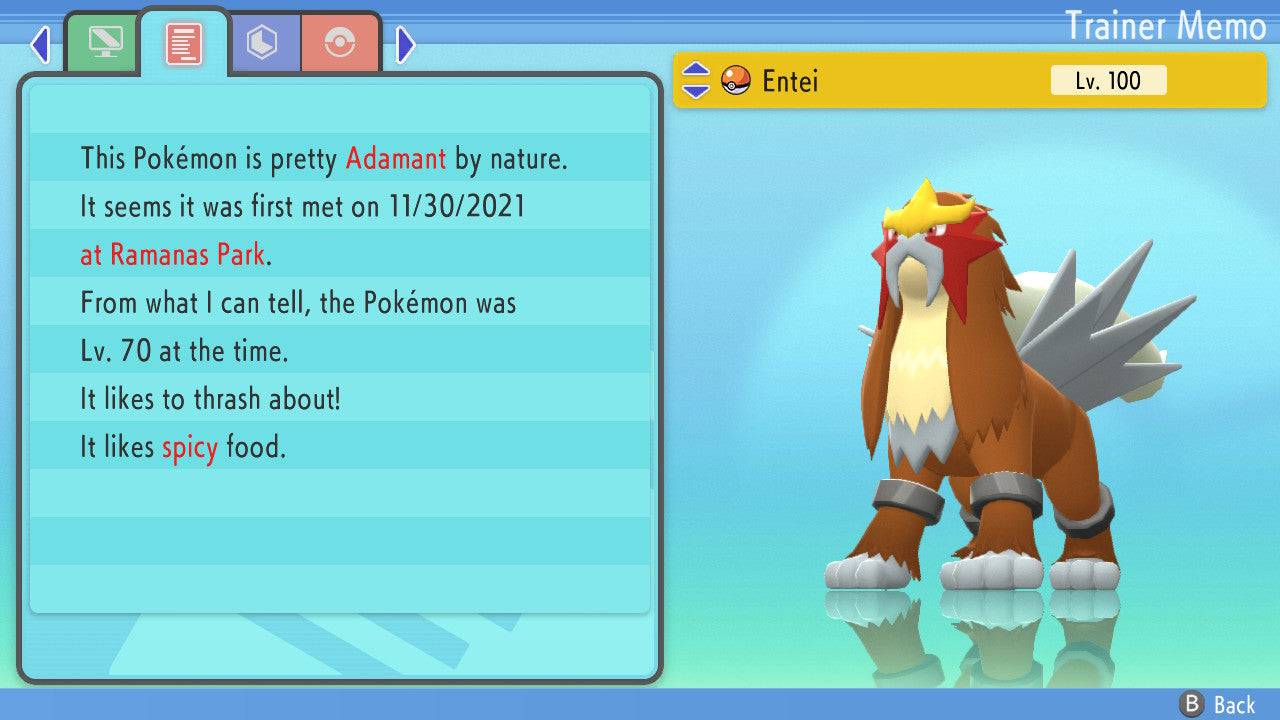Go to the previous tab with left arrow
Image resolution: width=1280 pixels, height=720 pixels.
coord(40,44)
